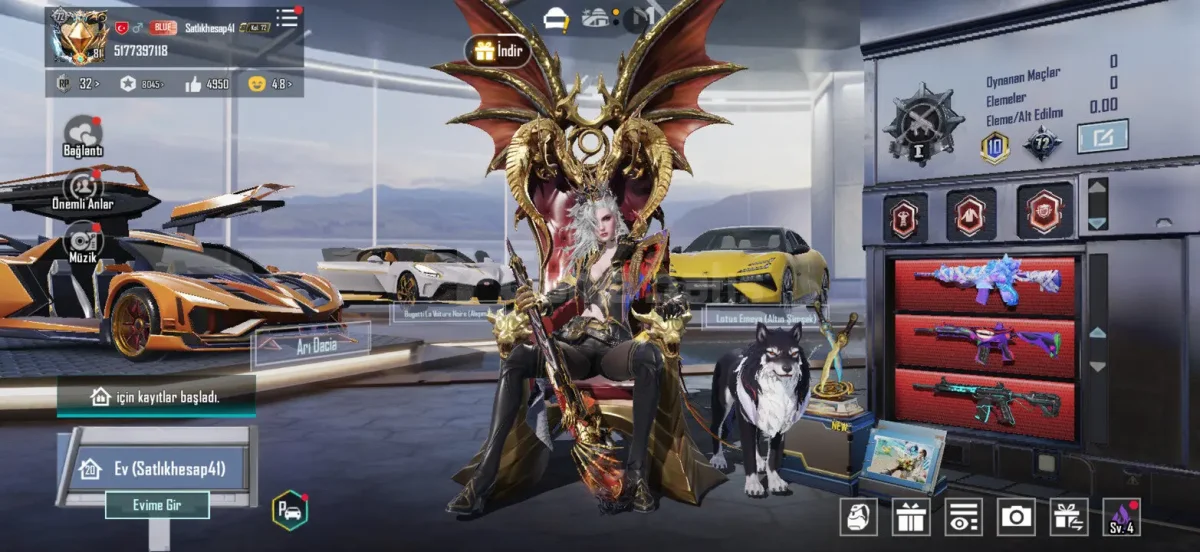The image size is (1200, 552).
Task: Open the camera screenshot icon
Action: tap(1016, 517)
